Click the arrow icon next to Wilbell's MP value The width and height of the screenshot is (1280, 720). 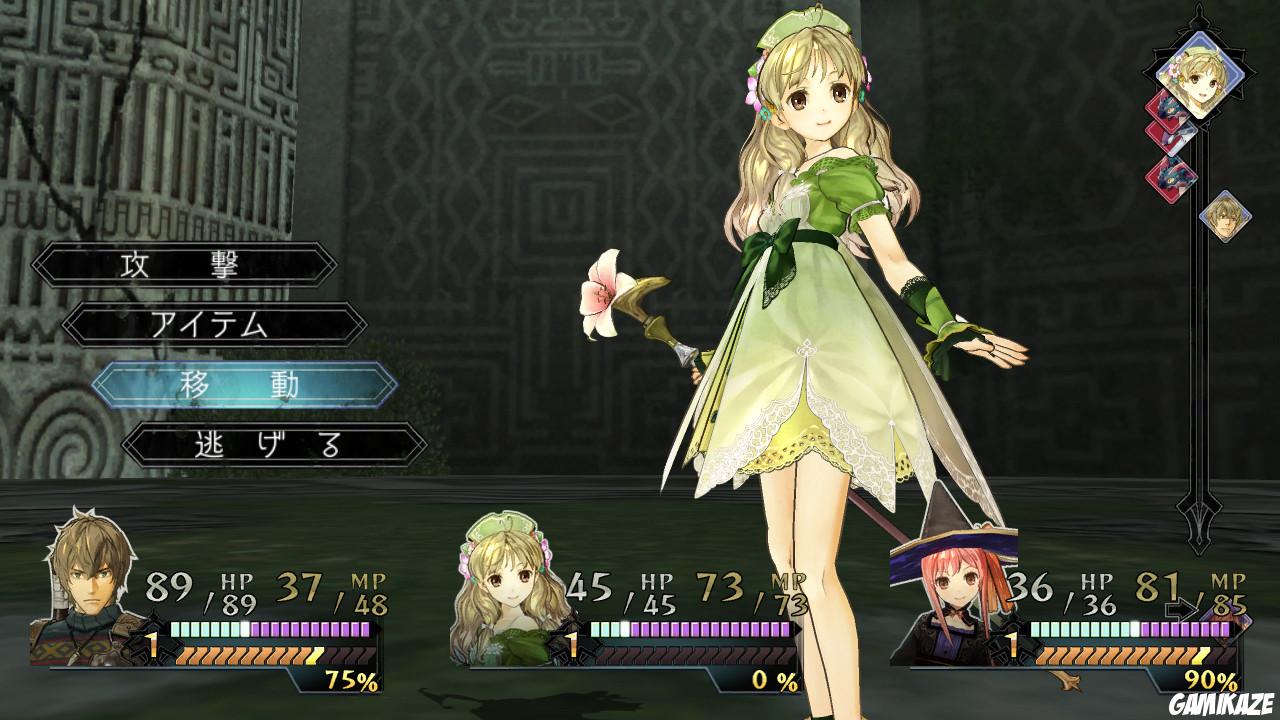click(x=1182, y=608)
